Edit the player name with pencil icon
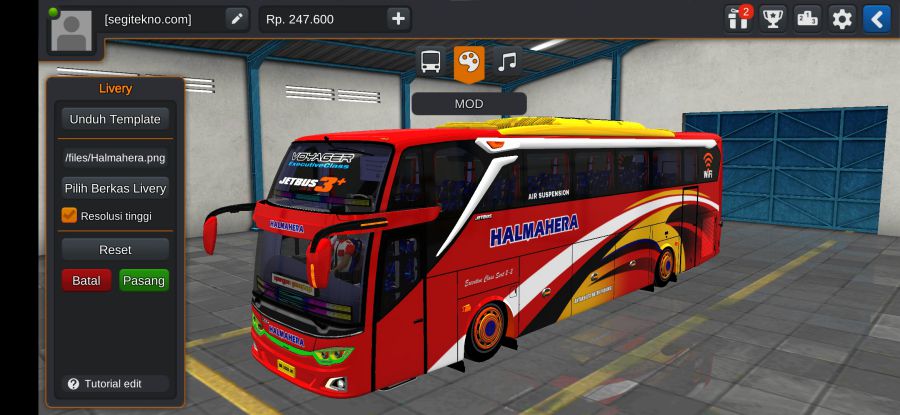The image size is (900, 415). pyautogui.click(x=236, y=19)
